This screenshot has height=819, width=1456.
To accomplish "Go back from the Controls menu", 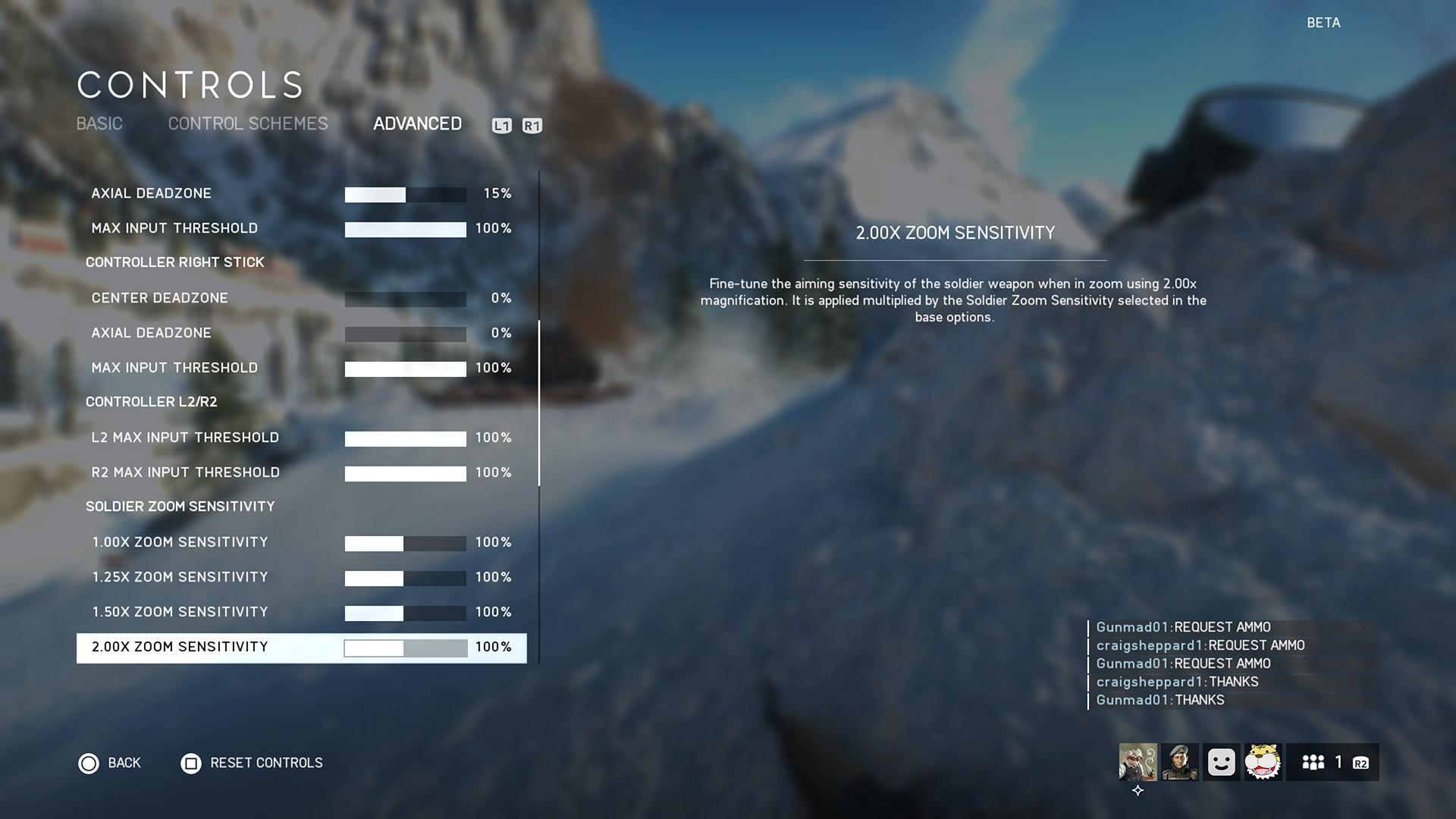I will click(110, 763).
